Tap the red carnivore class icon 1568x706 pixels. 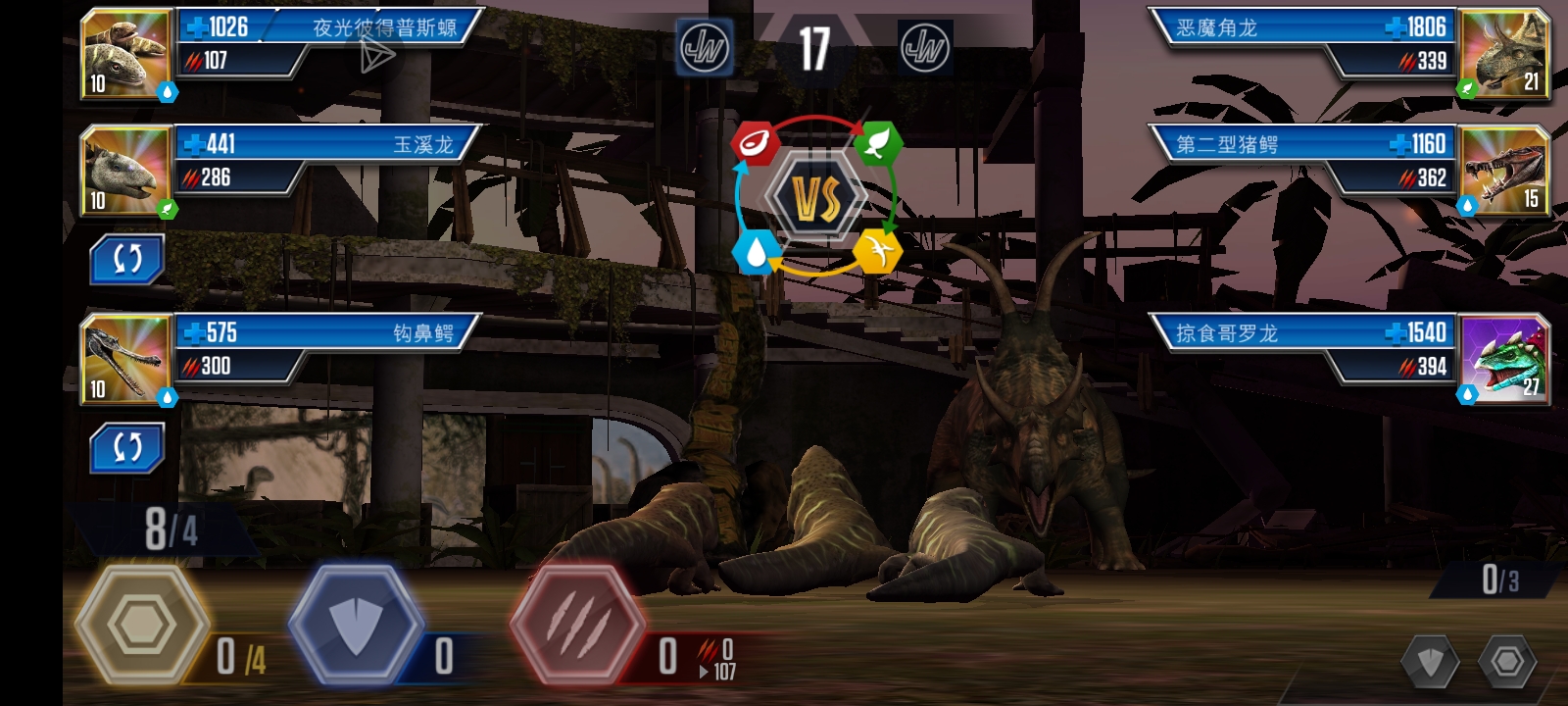pos(755,144)
